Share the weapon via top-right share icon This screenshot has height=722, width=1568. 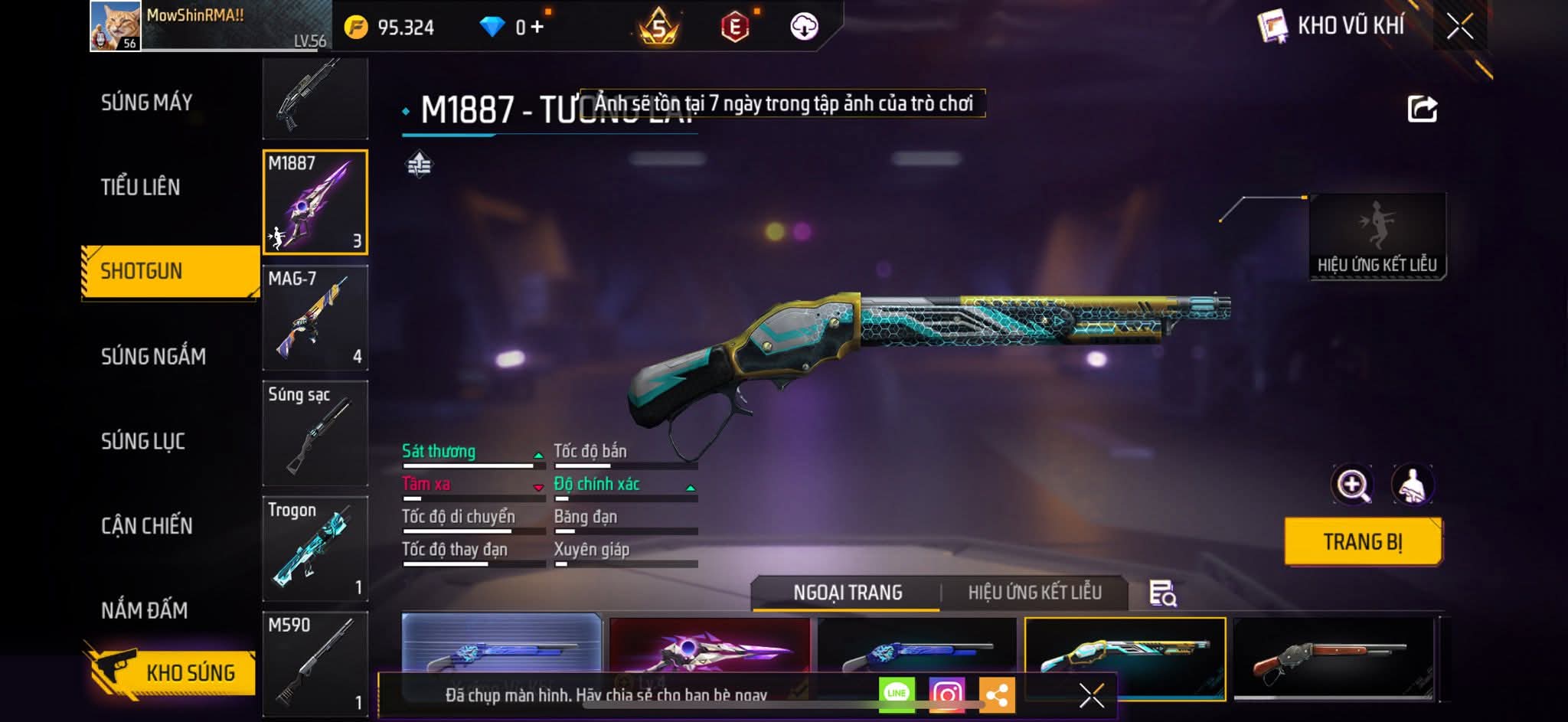[x=1422, y=109]
